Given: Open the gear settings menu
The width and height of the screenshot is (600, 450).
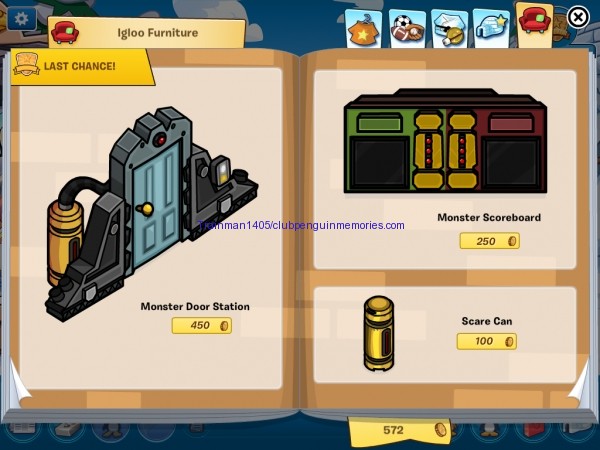Looking at the screenshot, I should coord(20,17).
